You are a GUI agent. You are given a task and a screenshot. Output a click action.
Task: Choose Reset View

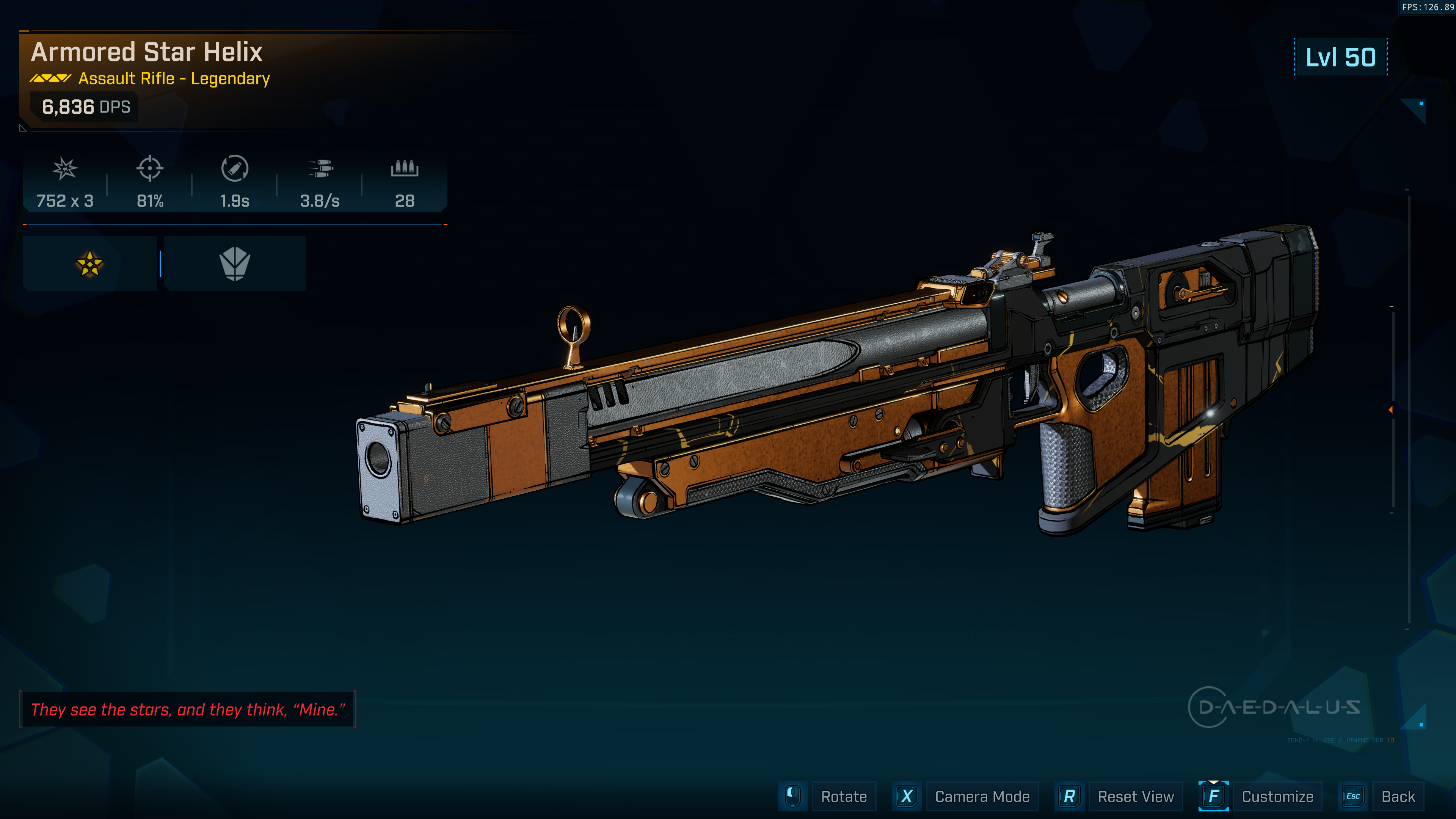pos(1135,796)
